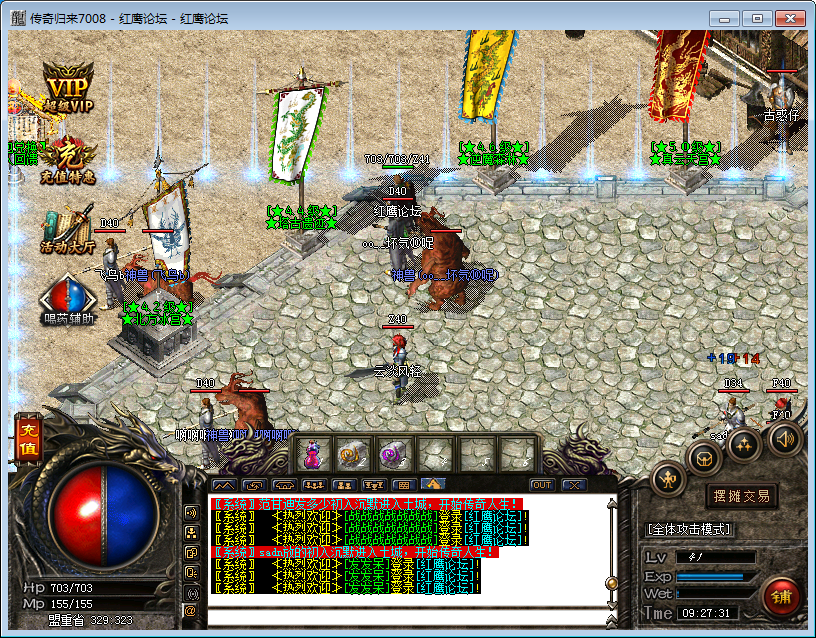Open the 活动大厅 activity hall
Screen dimensions: 816x638
[x=68, y=228]
